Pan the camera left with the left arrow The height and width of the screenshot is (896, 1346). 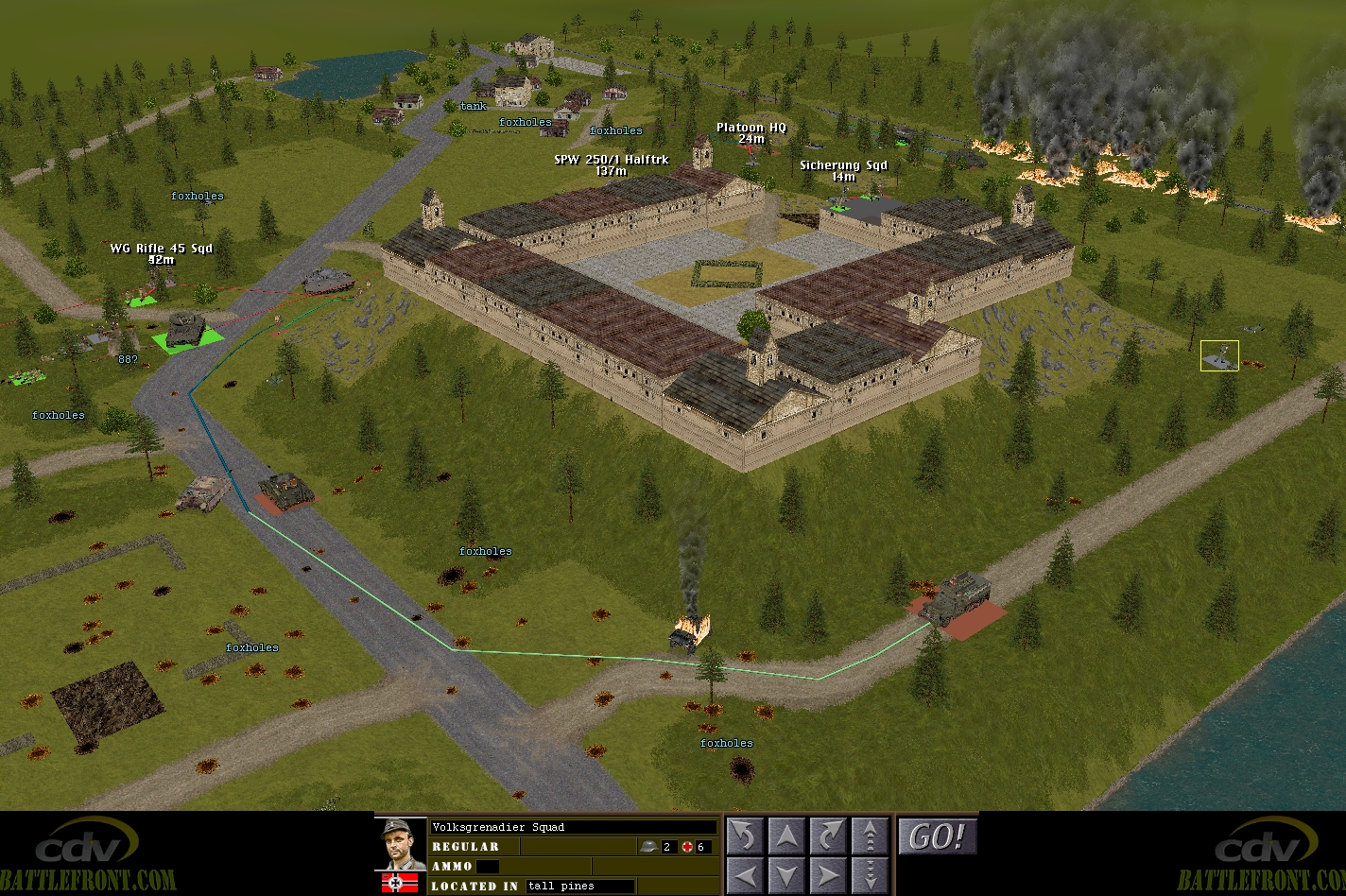tap(745, 873)
